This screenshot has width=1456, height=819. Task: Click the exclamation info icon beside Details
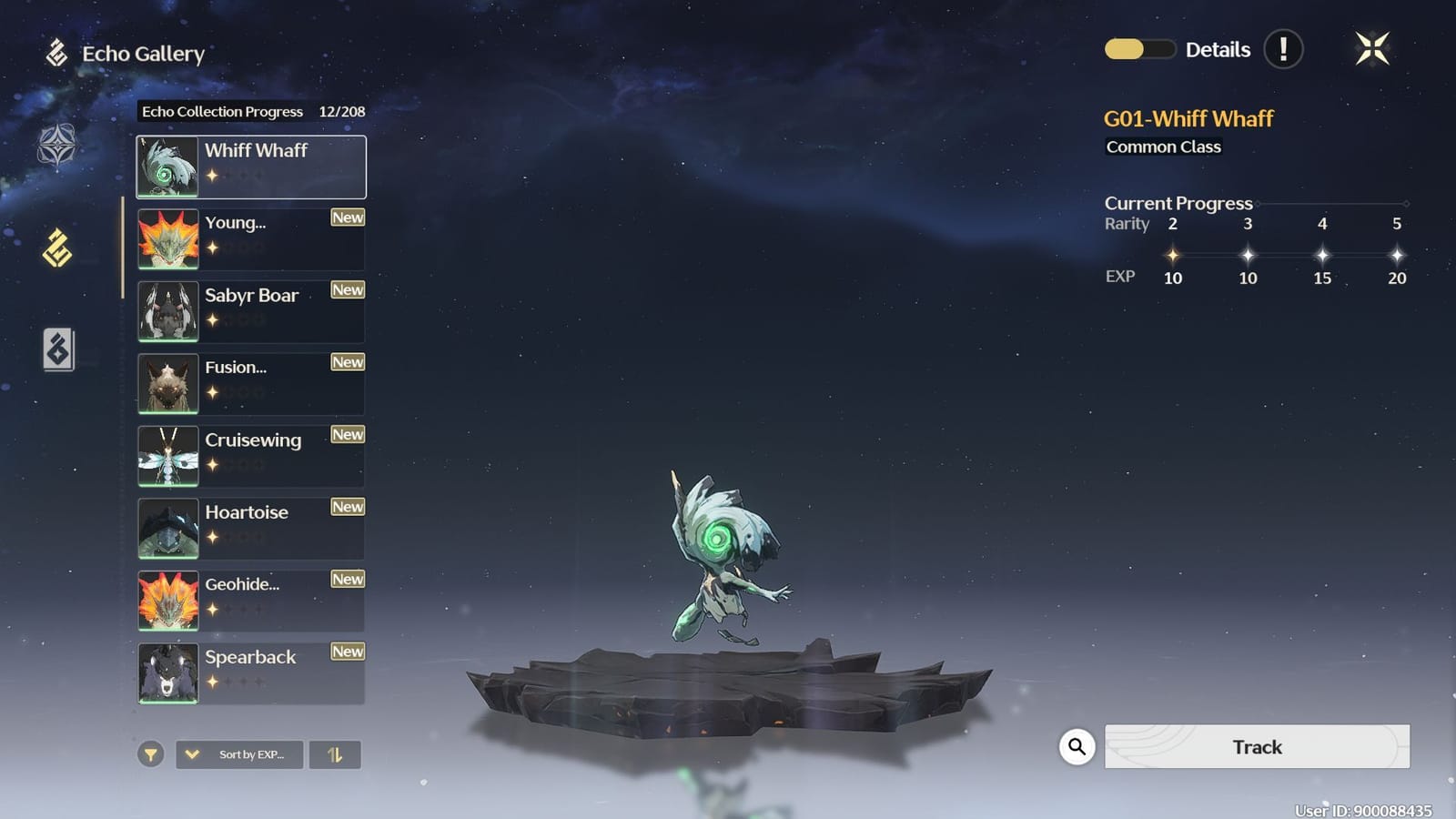pyautogui.click(x=1285, y=50)
